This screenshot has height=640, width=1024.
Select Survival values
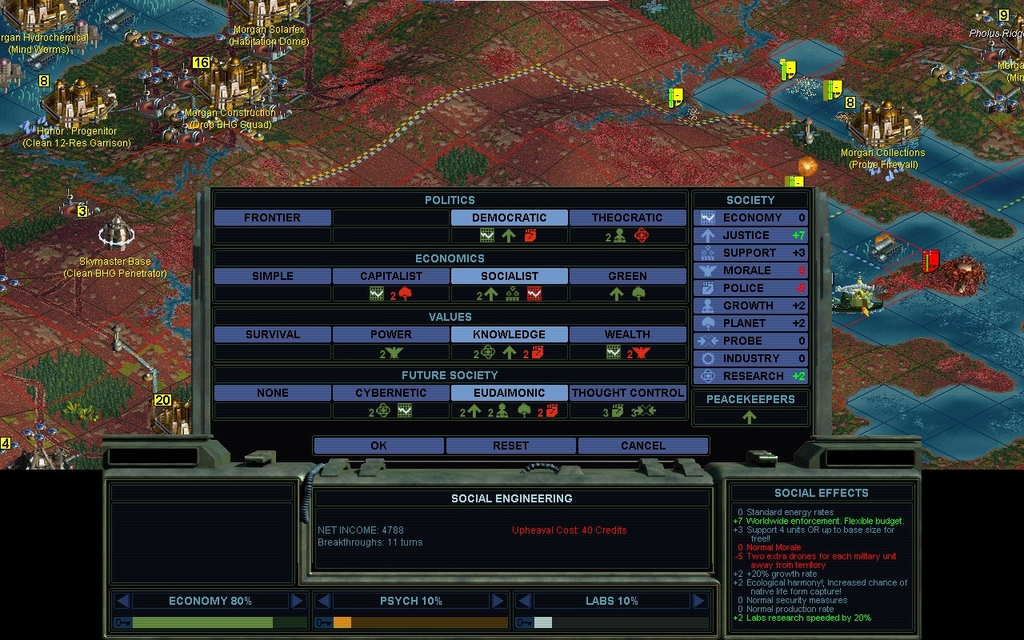coord(272,334)
